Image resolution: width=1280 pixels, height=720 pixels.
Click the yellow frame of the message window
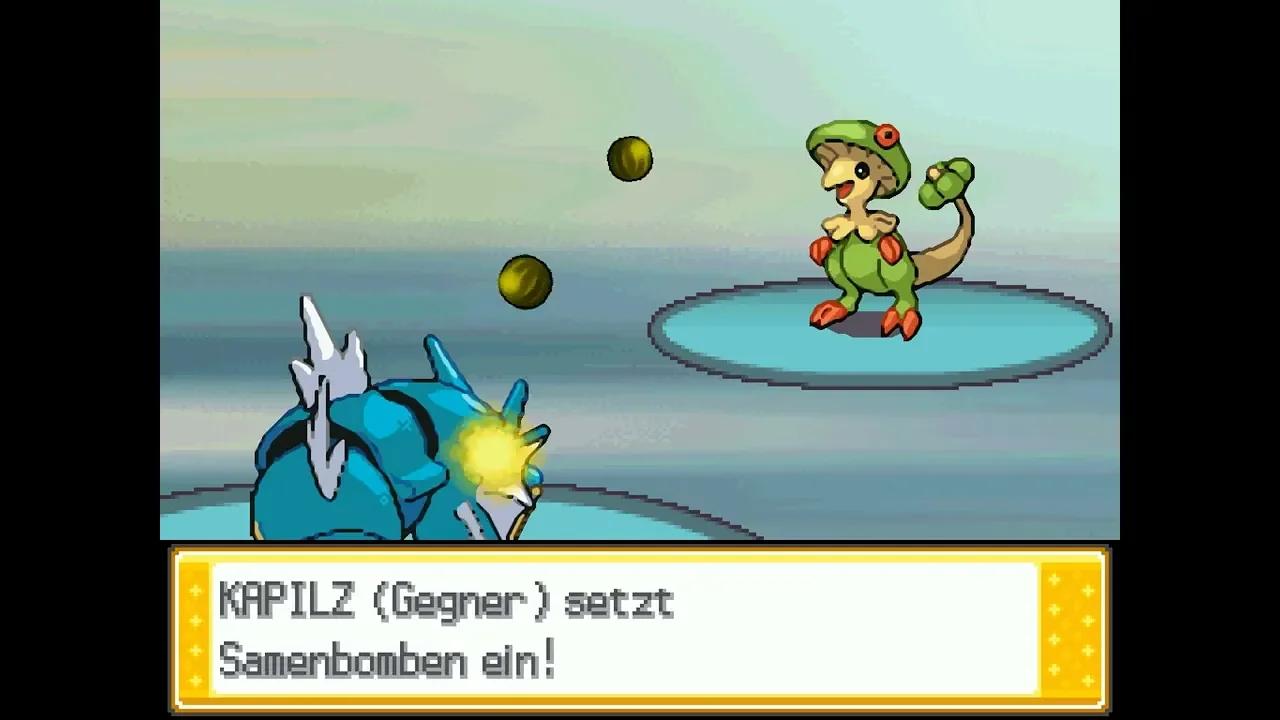pos(640,557)
